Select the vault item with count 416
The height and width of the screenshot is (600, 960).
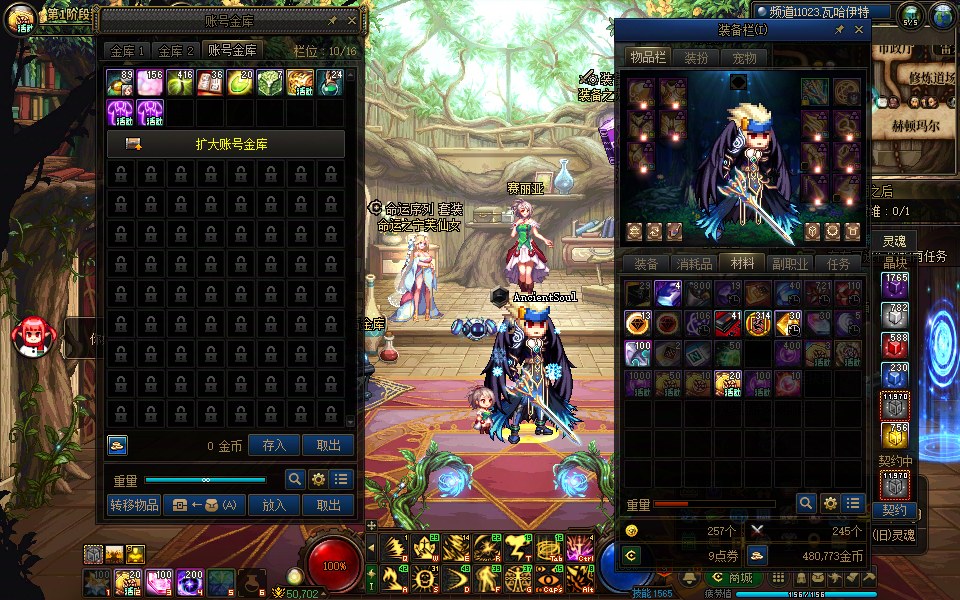181,83
